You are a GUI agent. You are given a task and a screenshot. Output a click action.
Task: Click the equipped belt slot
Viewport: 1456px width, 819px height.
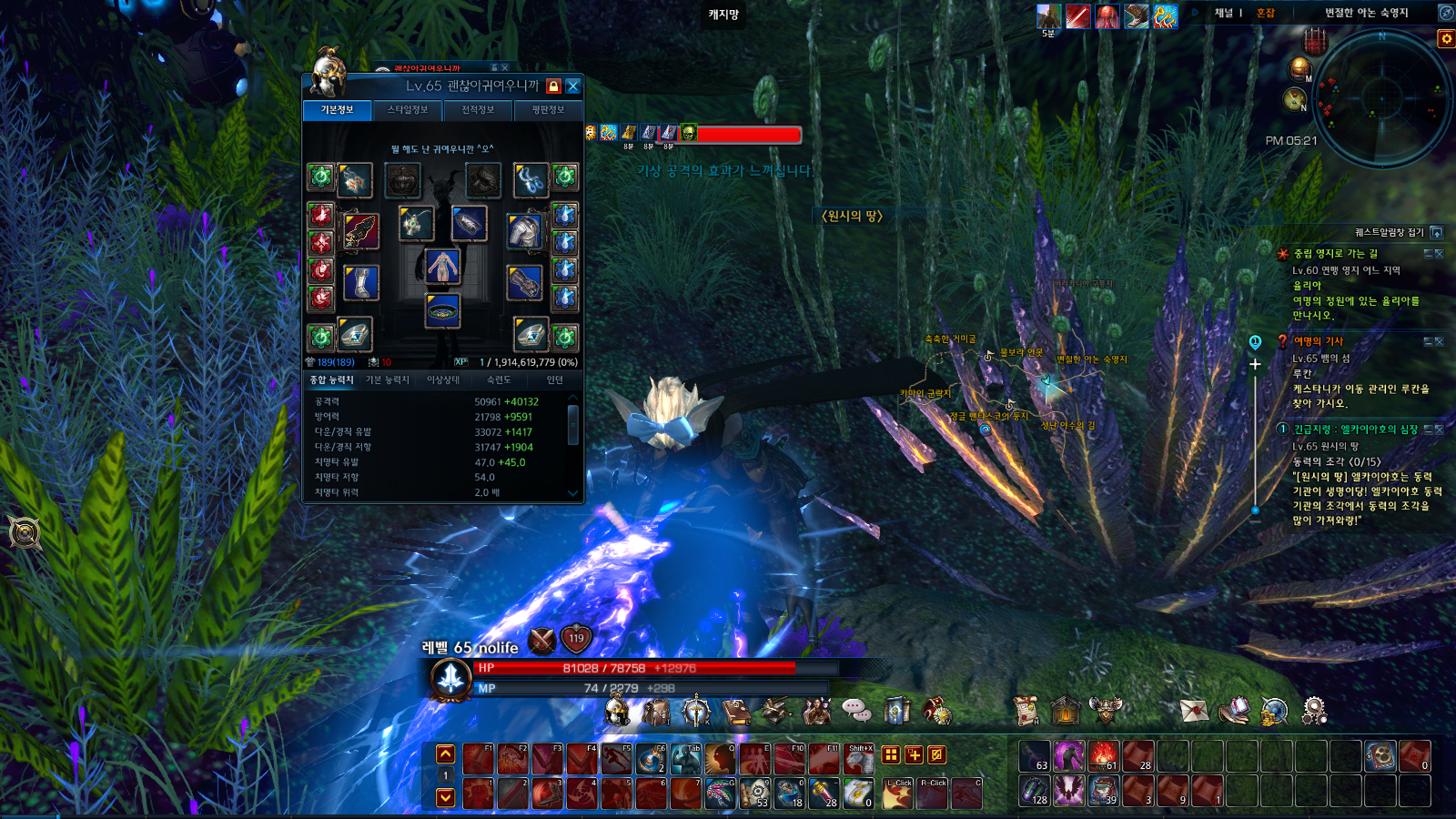[x=443, y=310]
